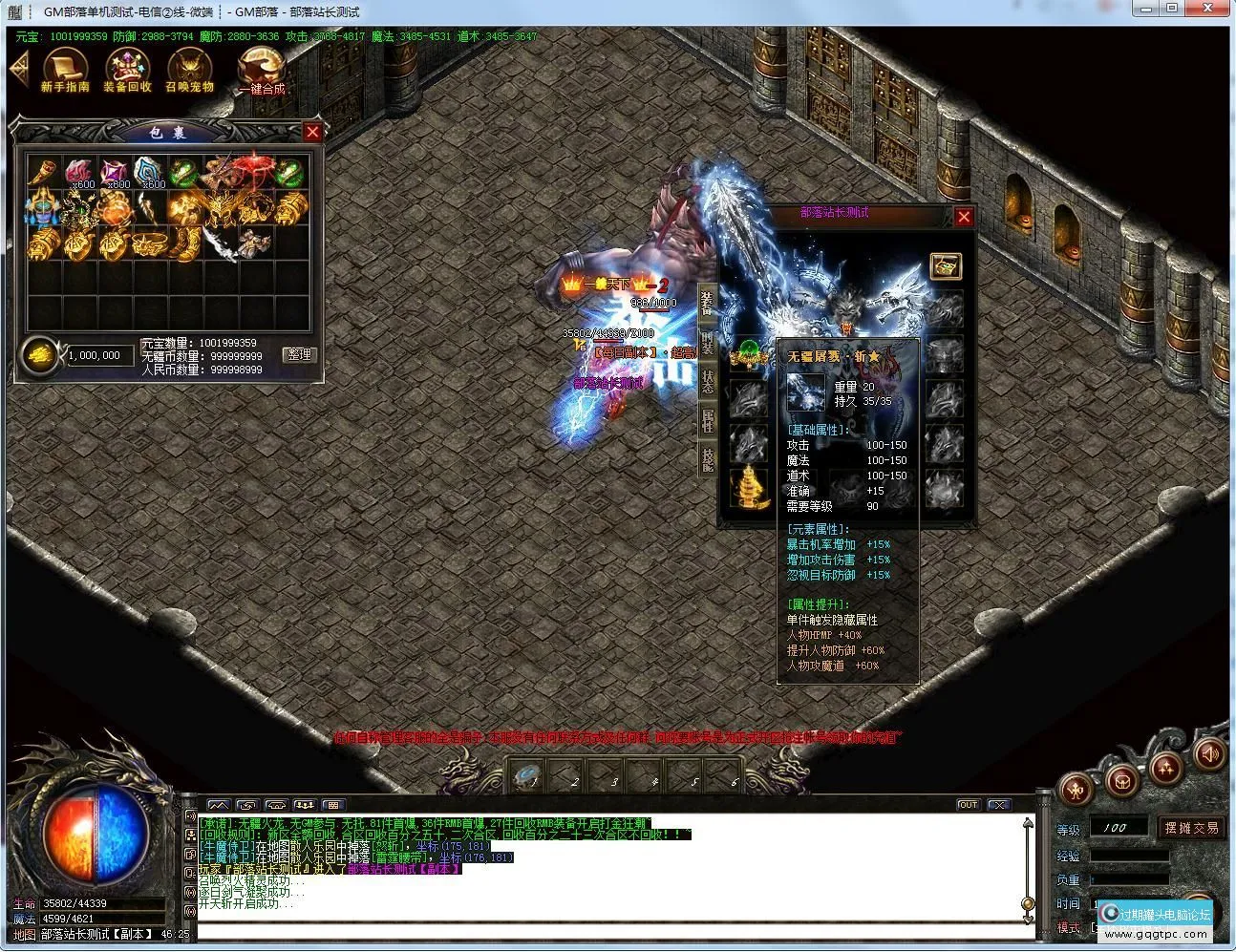1236x952 pixels.
Task: Toggle the OUT button above the chat window
Action: click(x=969, y=804)
